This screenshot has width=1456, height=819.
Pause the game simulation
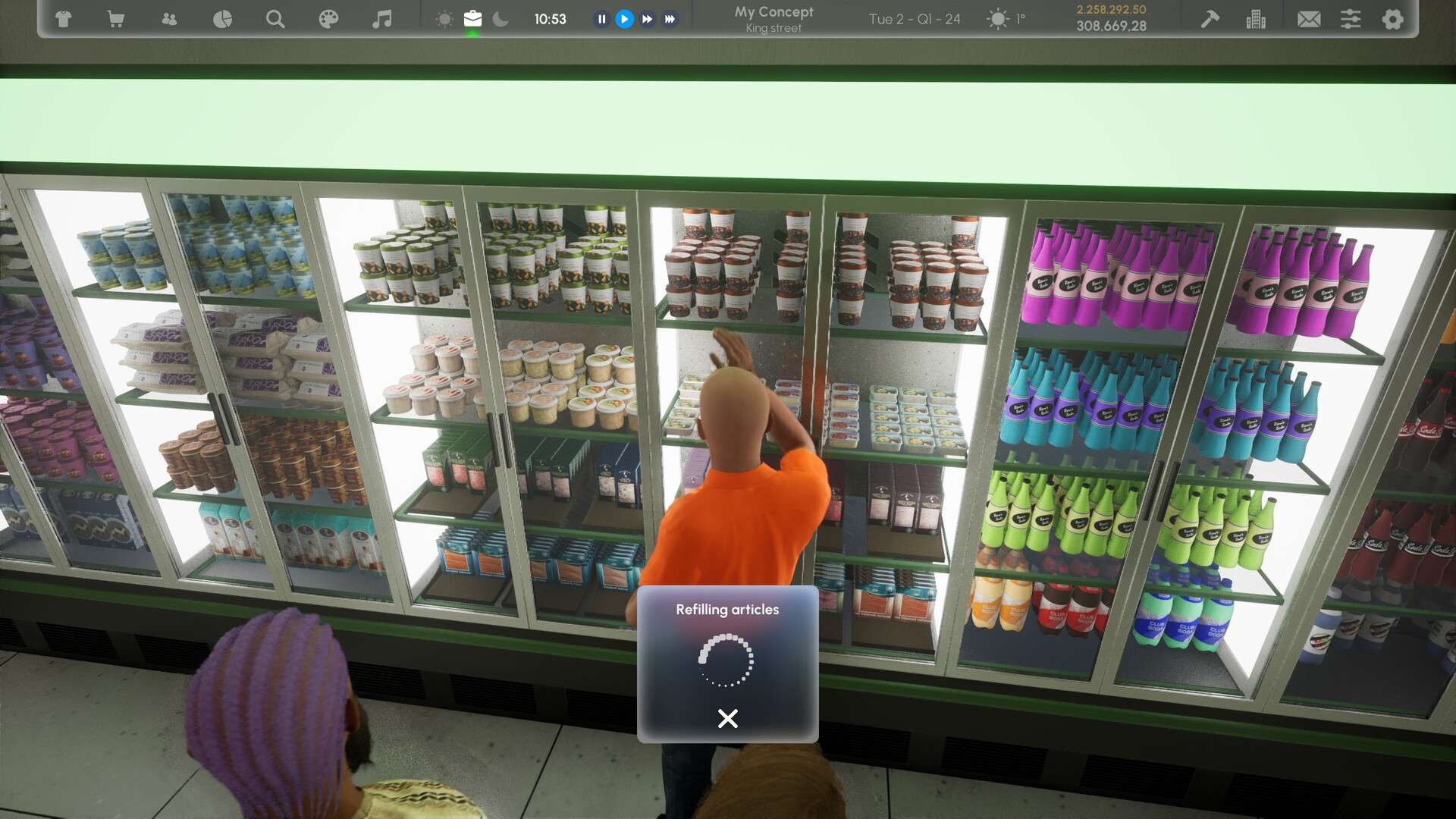(601, 19)
